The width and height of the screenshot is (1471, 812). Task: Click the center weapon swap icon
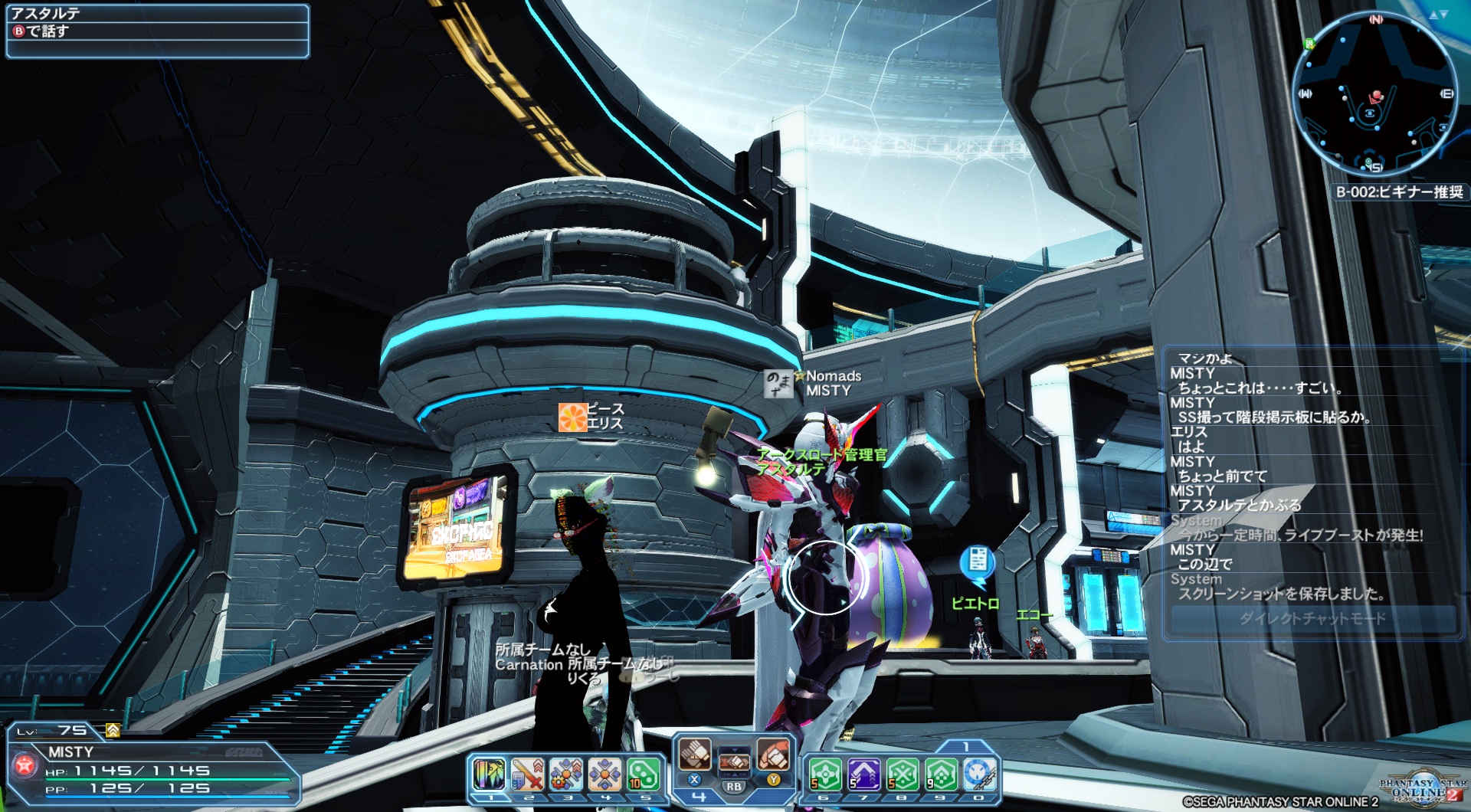click(x=734, y=761)
